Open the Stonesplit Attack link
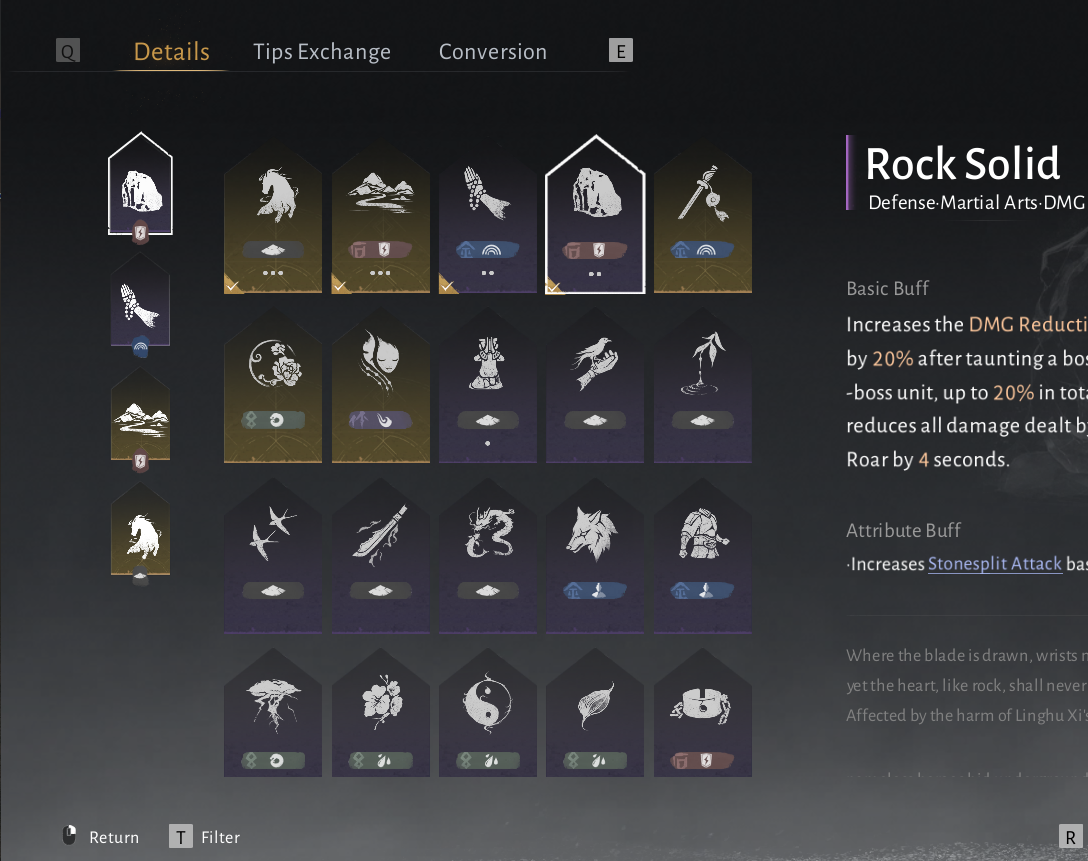 994,564
